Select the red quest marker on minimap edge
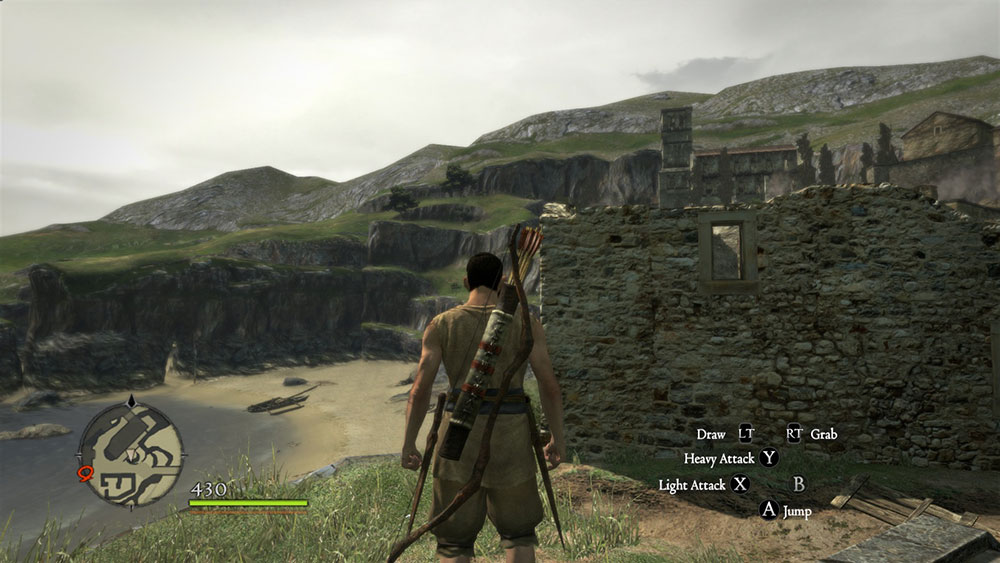This screenshot has height=563, width=1000. coord(85,474)
